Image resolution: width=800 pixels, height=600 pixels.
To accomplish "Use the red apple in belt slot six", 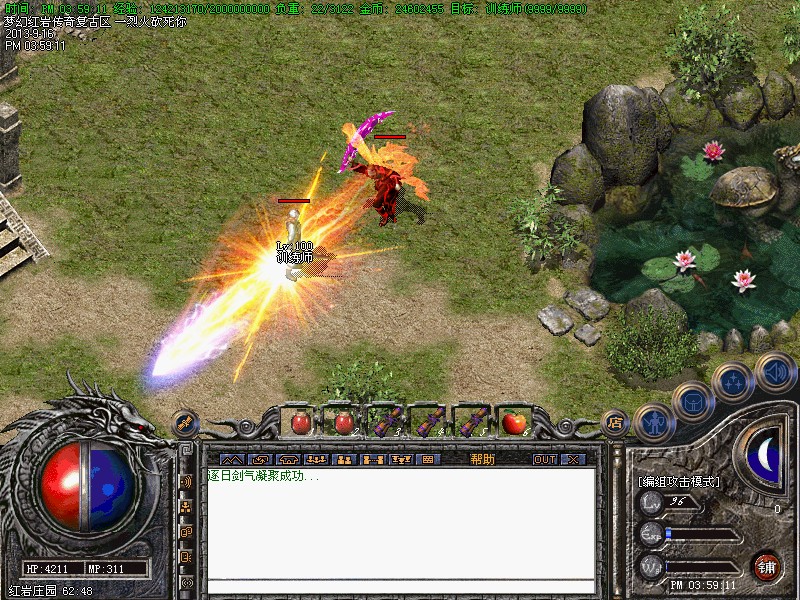I will coord(514,422).
